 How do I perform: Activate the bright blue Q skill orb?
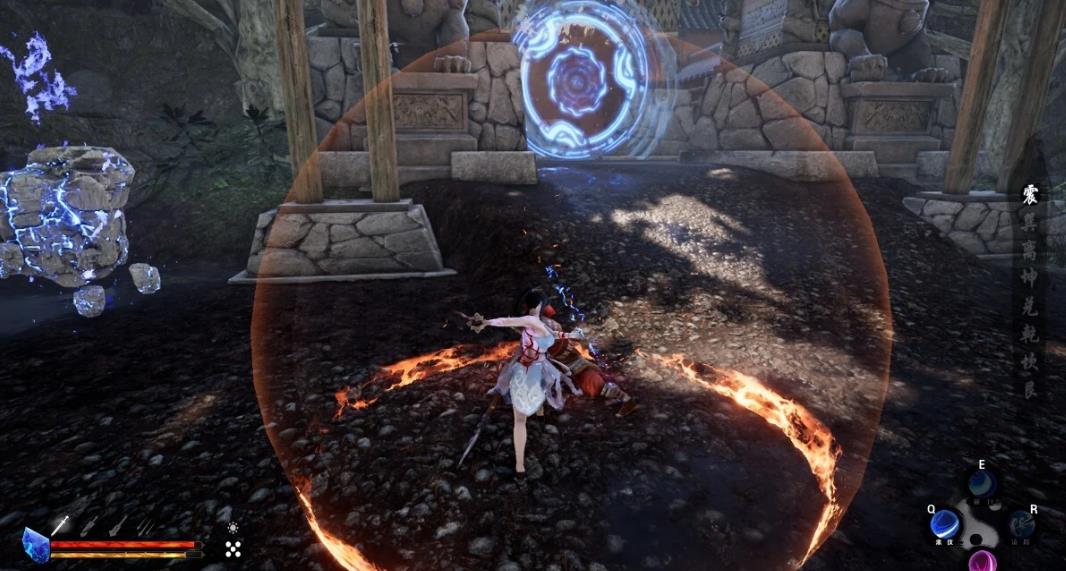click(x=944, y=522)
